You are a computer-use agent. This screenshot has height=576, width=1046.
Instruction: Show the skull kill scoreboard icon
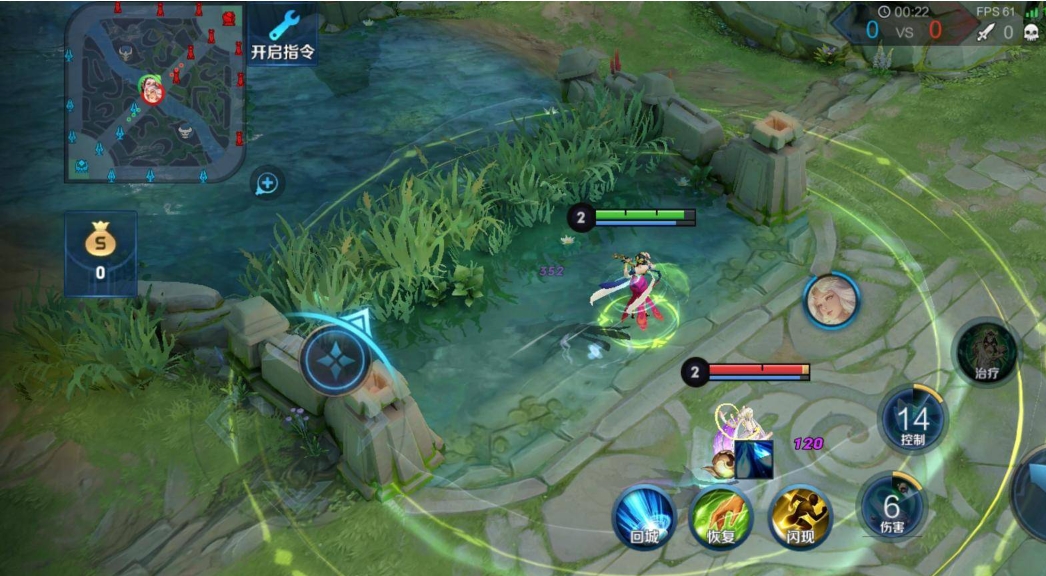point(1032,32)
